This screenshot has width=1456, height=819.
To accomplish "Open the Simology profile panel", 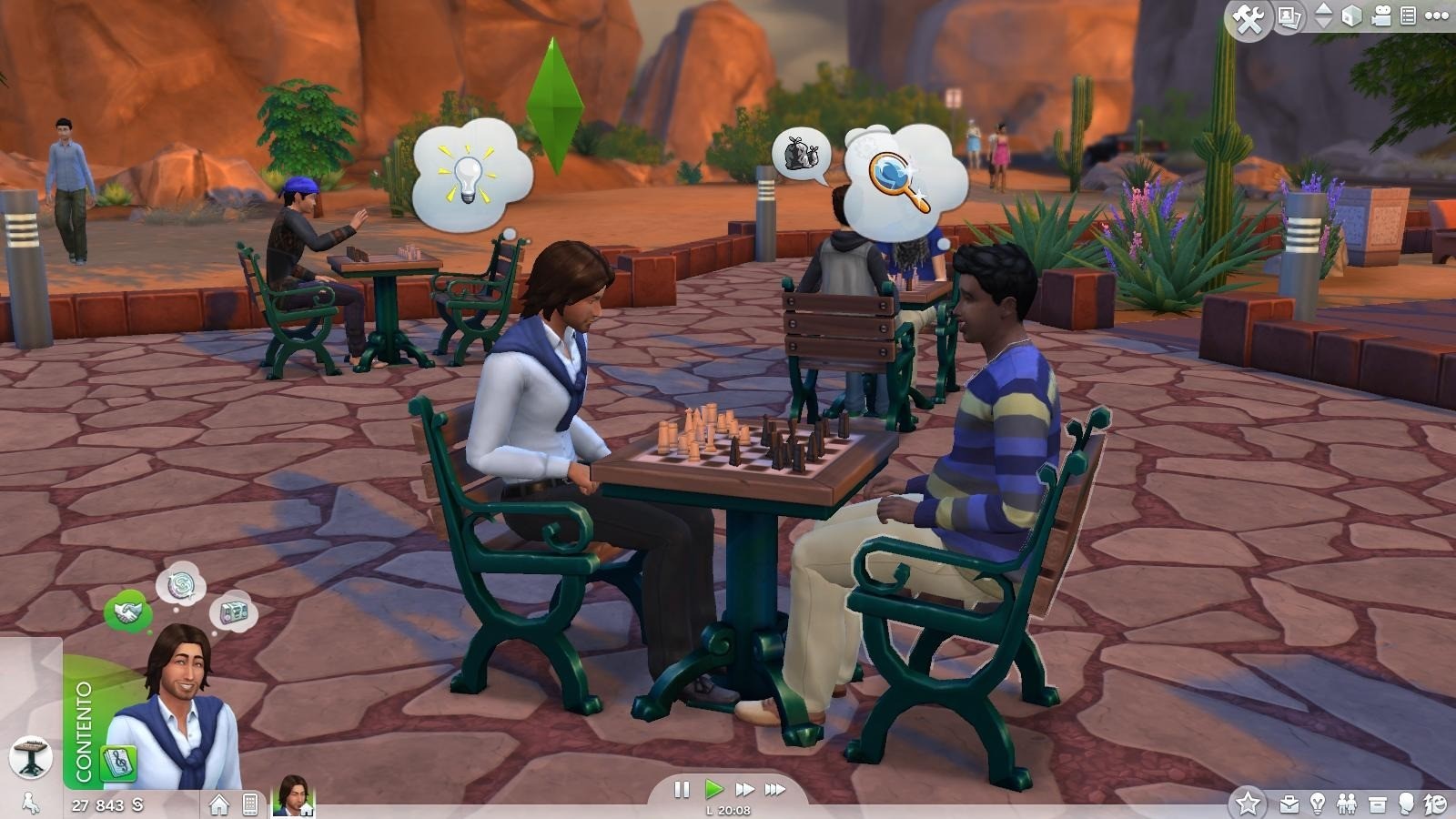I will point(1405,803).
